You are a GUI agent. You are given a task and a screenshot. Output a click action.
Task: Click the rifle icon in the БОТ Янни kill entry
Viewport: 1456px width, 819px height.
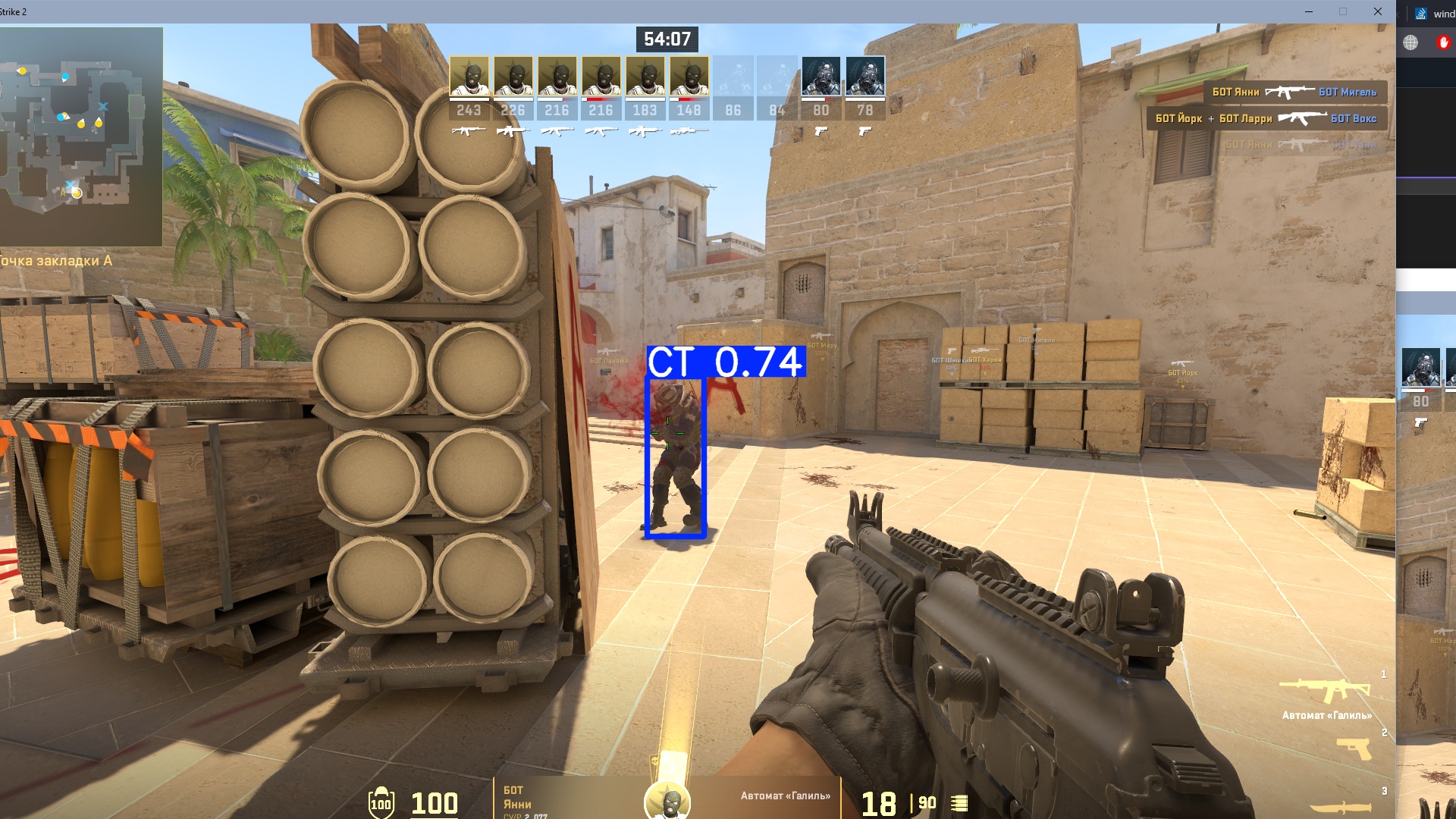click(1289, 93)
